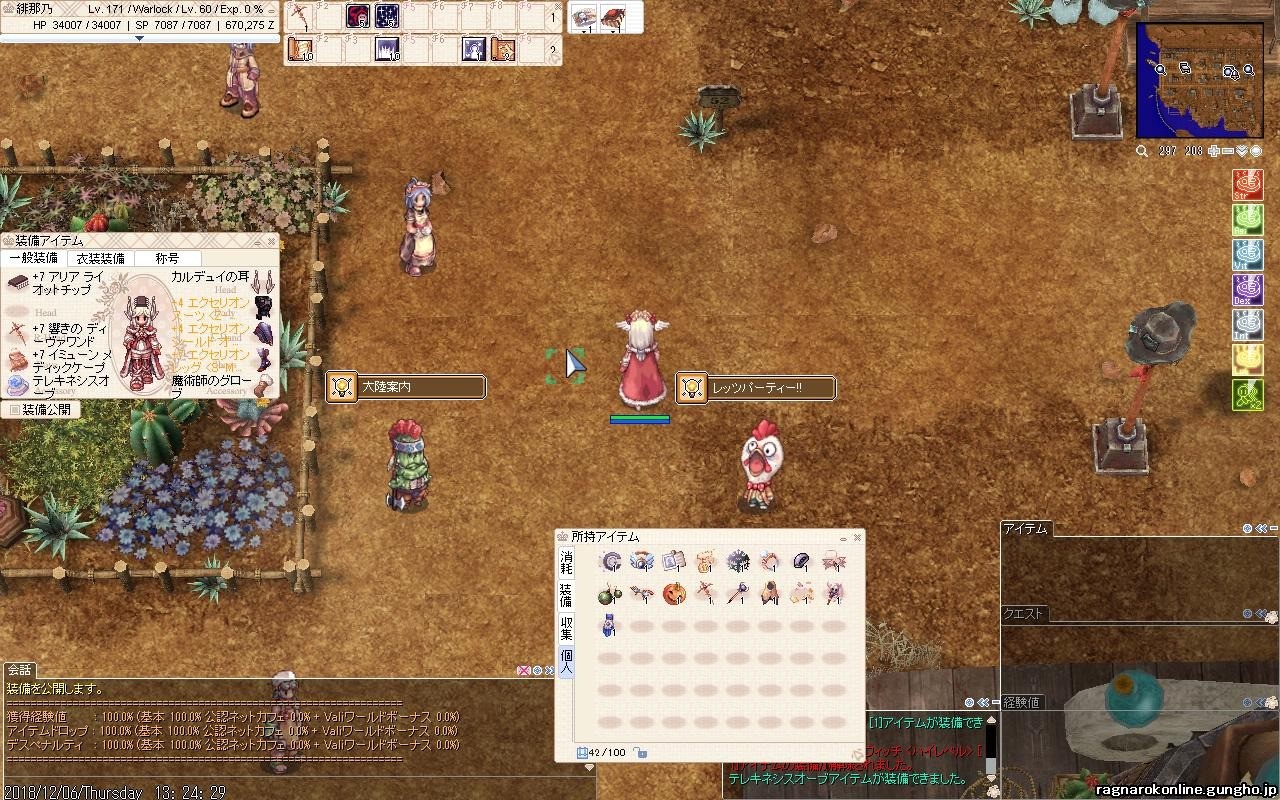Zoom out the minimap with minus button
1280x800 pixels.
(x=1228, y=151)
